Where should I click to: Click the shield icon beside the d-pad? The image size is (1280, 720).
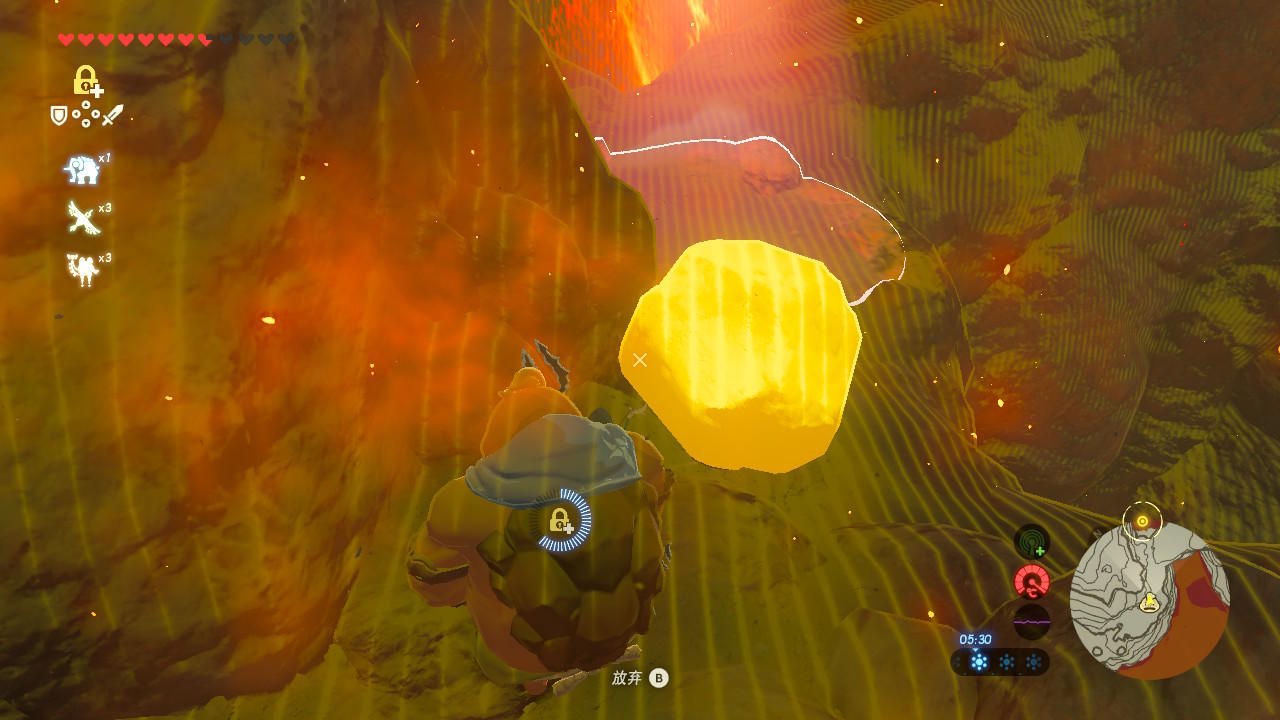59,116
